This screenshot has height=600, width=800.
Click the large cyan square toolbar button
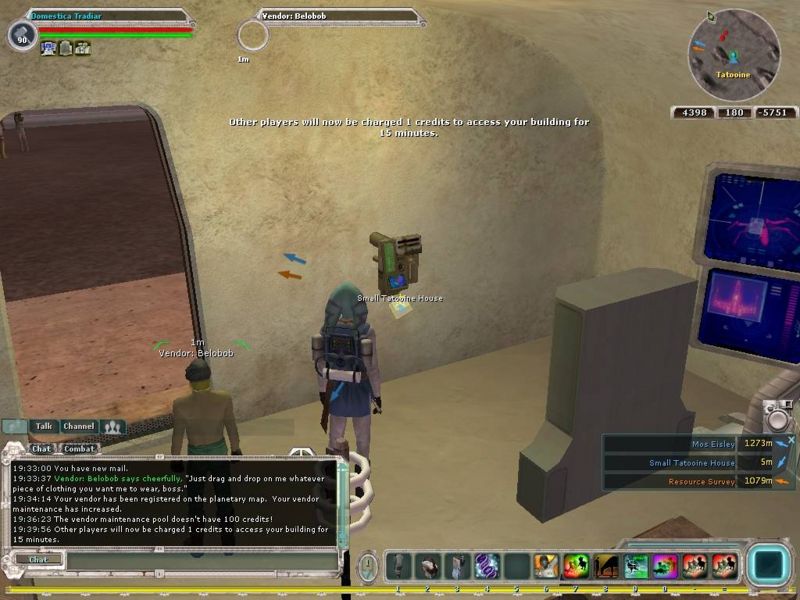click(x=769, y=565)
